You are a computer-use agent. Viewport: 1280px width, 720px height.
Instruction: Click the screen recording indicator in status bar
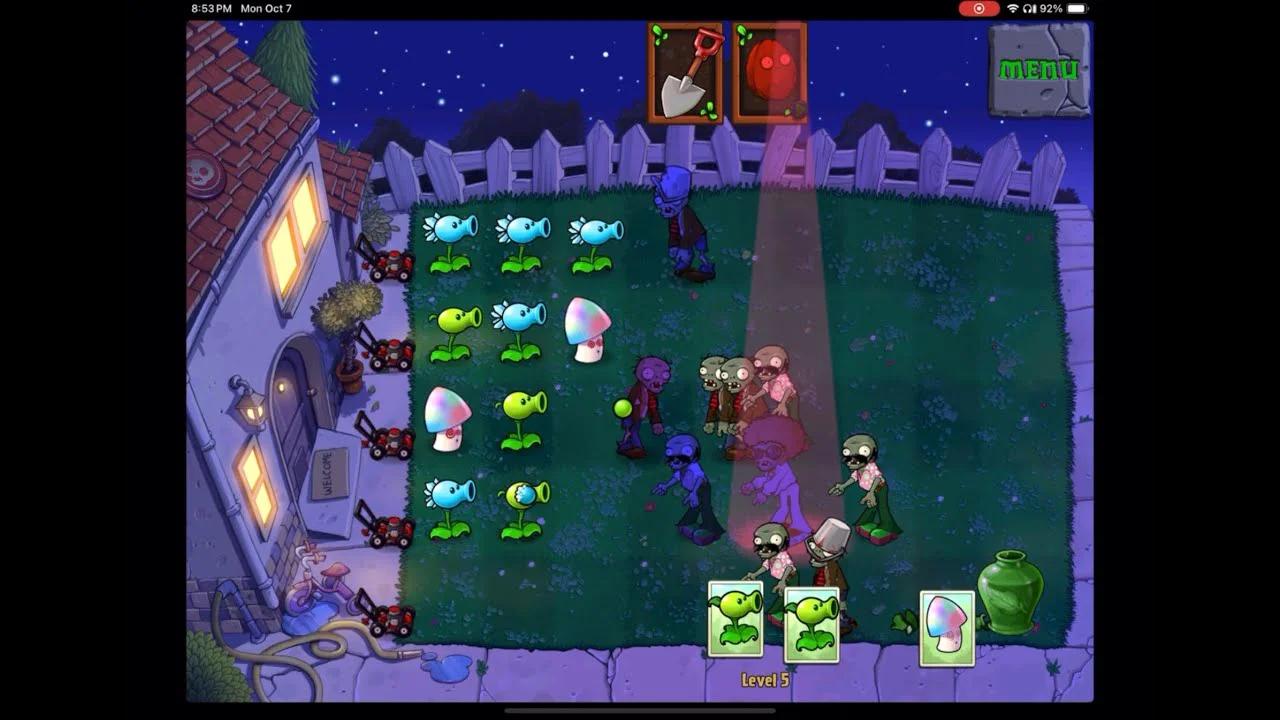click(978, 8)
